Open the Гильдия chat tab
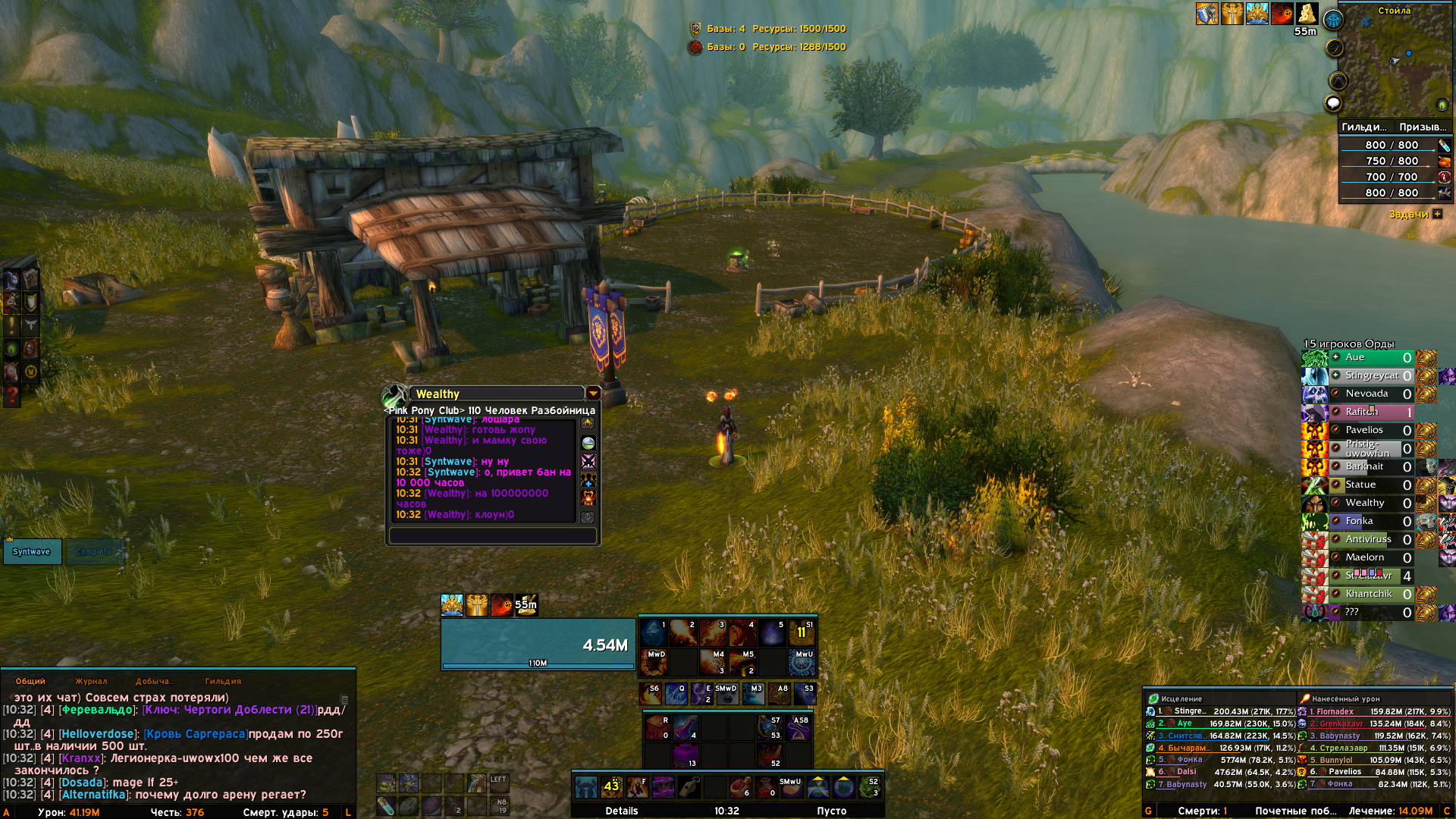Viewport: 1456px width, 819px height. 223,681
